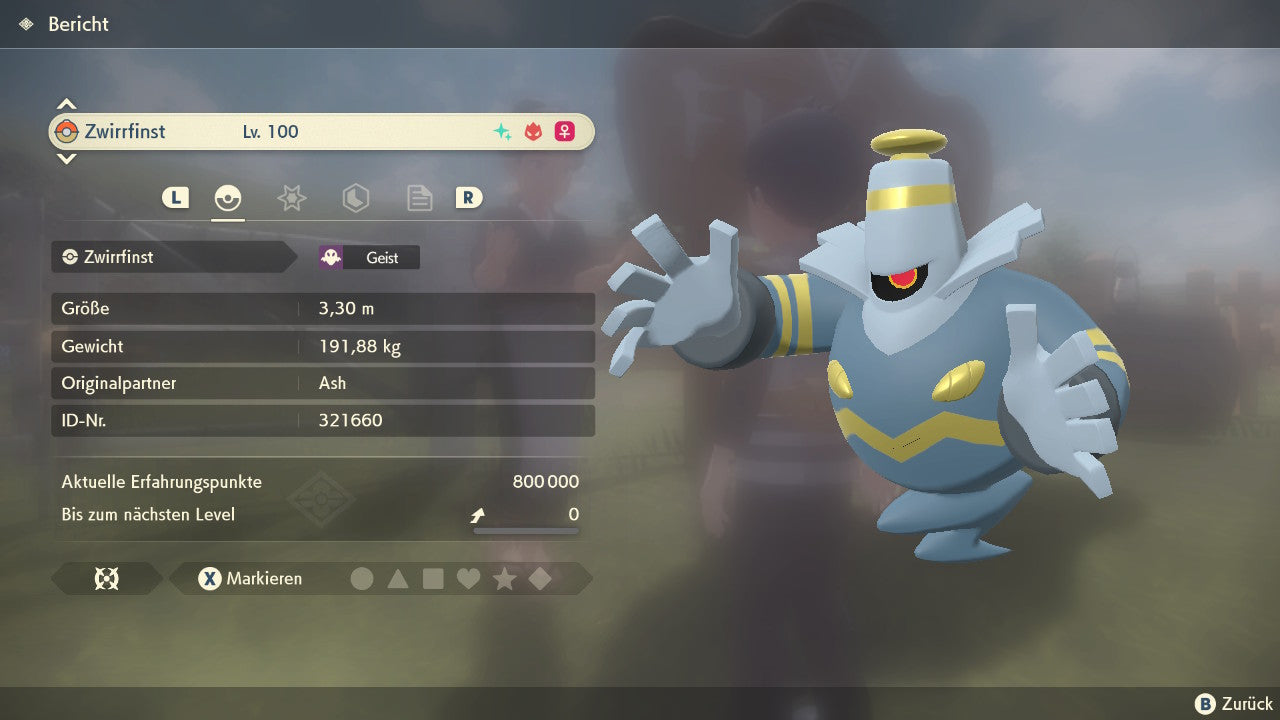Select the Zwirrfinst name bar at Lv. 100
The image size is (1280, 720).
pyautogui.click(x=321, y=132)
